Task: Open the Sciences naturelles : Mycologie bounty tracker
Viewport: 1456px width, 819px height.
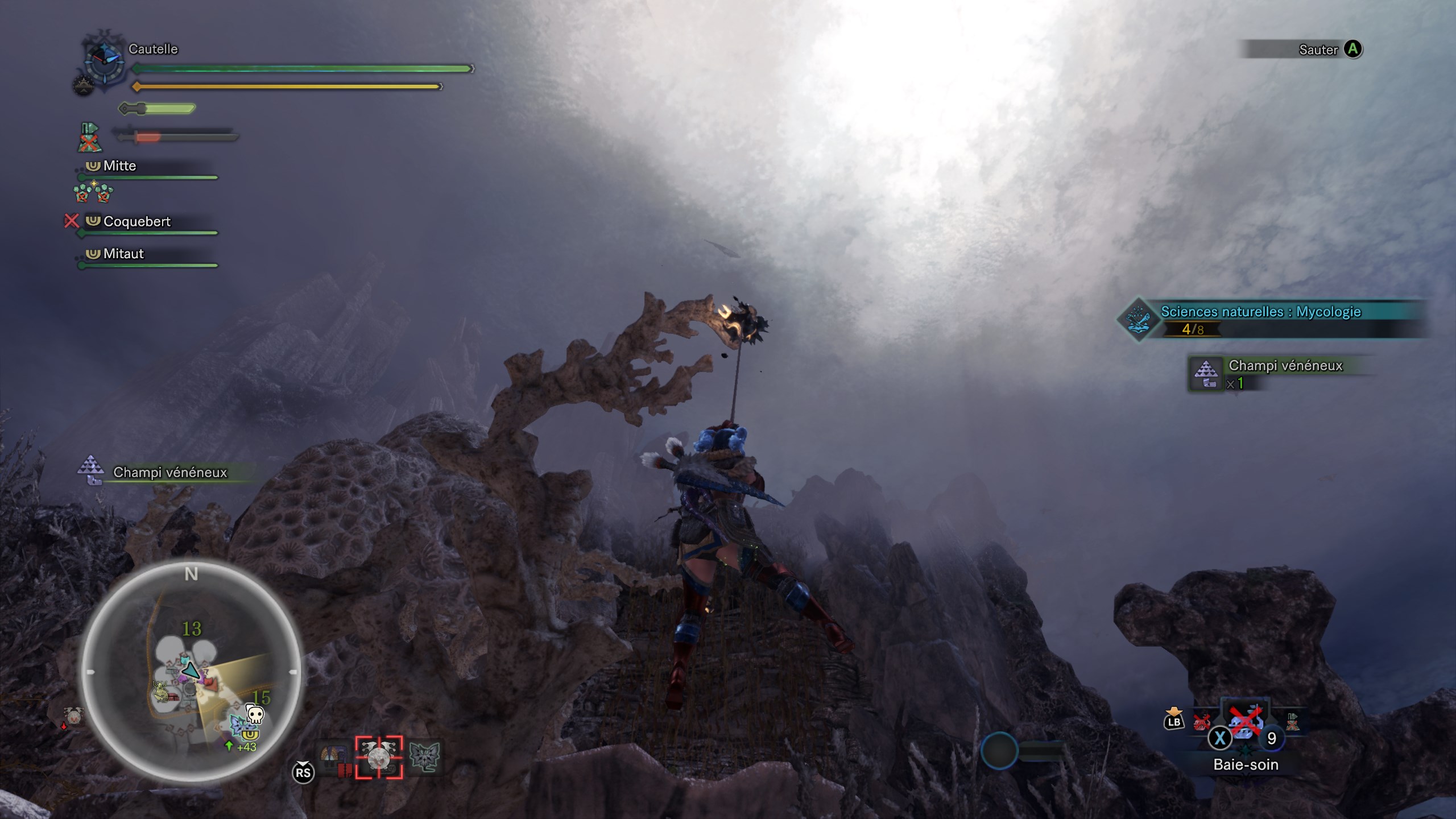Action: point(1260,312)
